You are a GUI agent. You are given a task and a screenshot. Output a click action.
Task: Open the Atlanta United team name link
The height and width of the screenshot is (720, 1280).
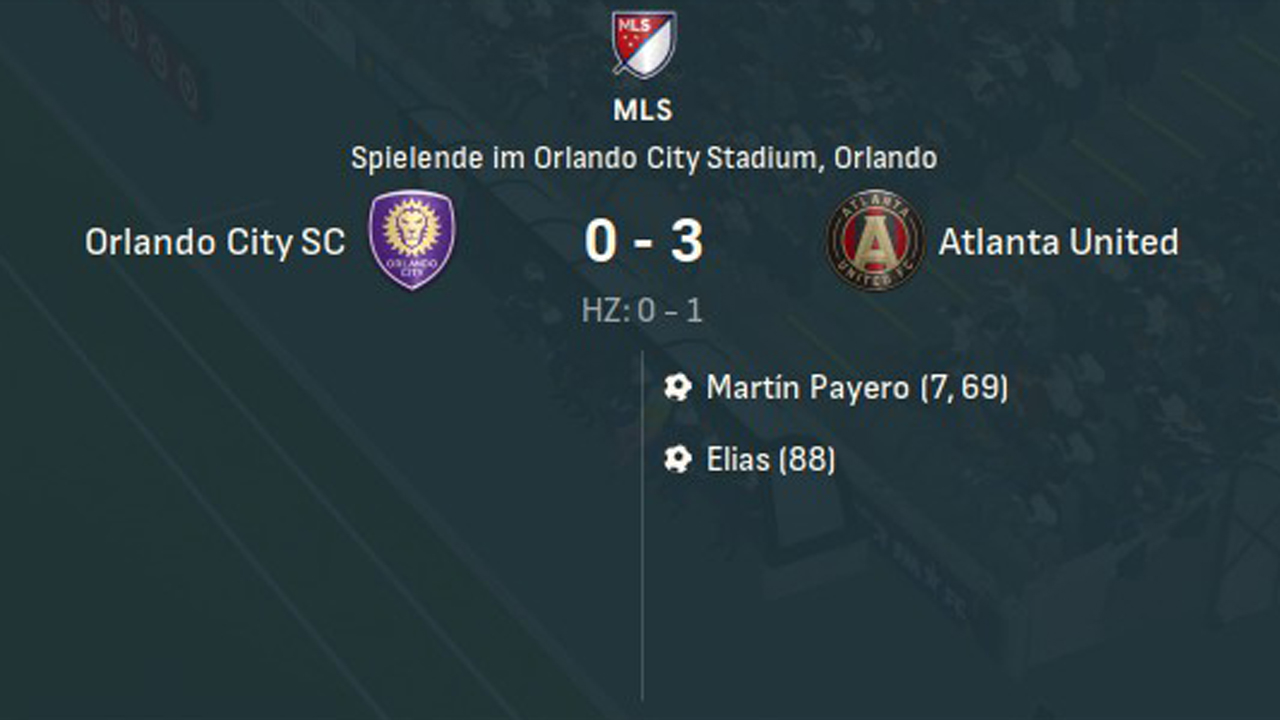click(x=1058, y=242)
